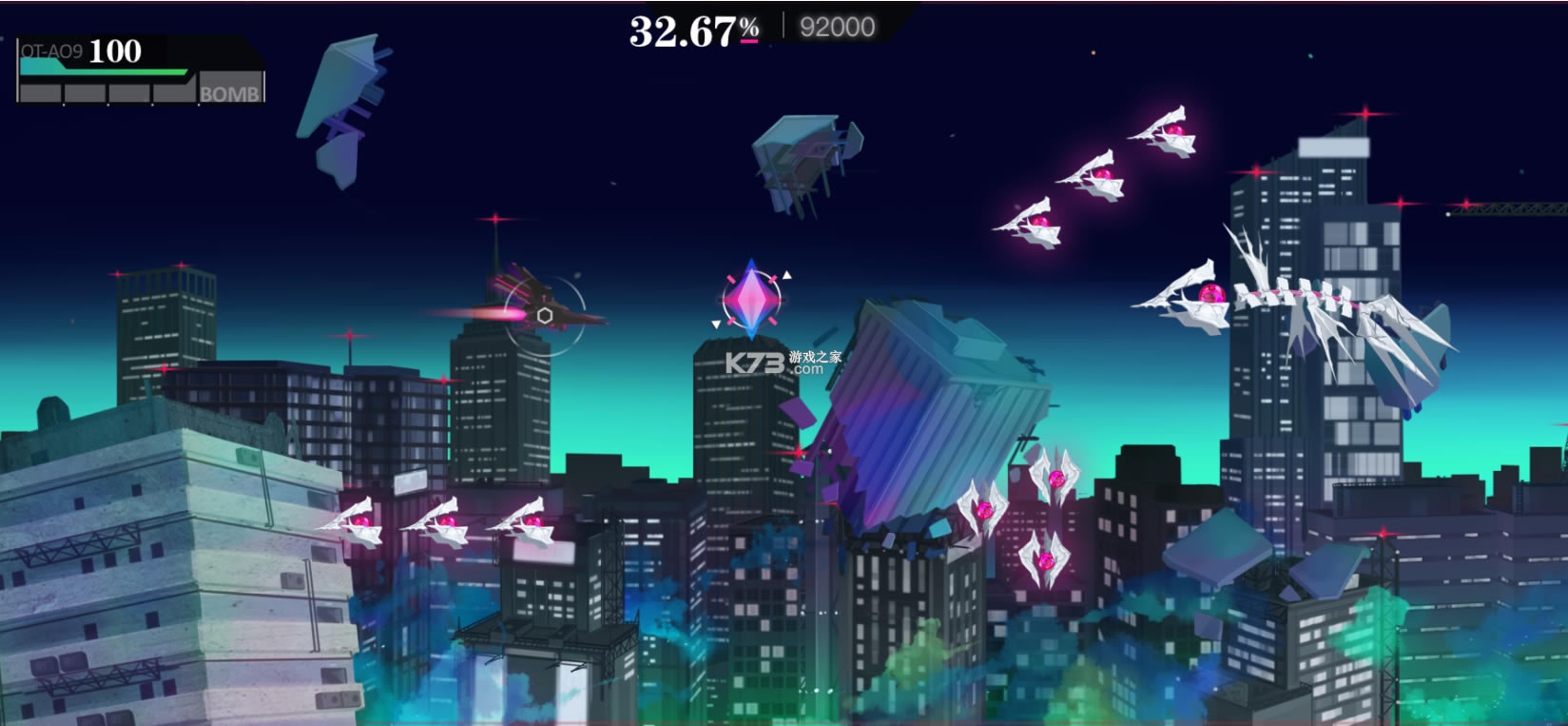Click the green health bar under 100
The height and width of the screenshot is (726, 1568).
pyautogui.click(x=105, y=70)
